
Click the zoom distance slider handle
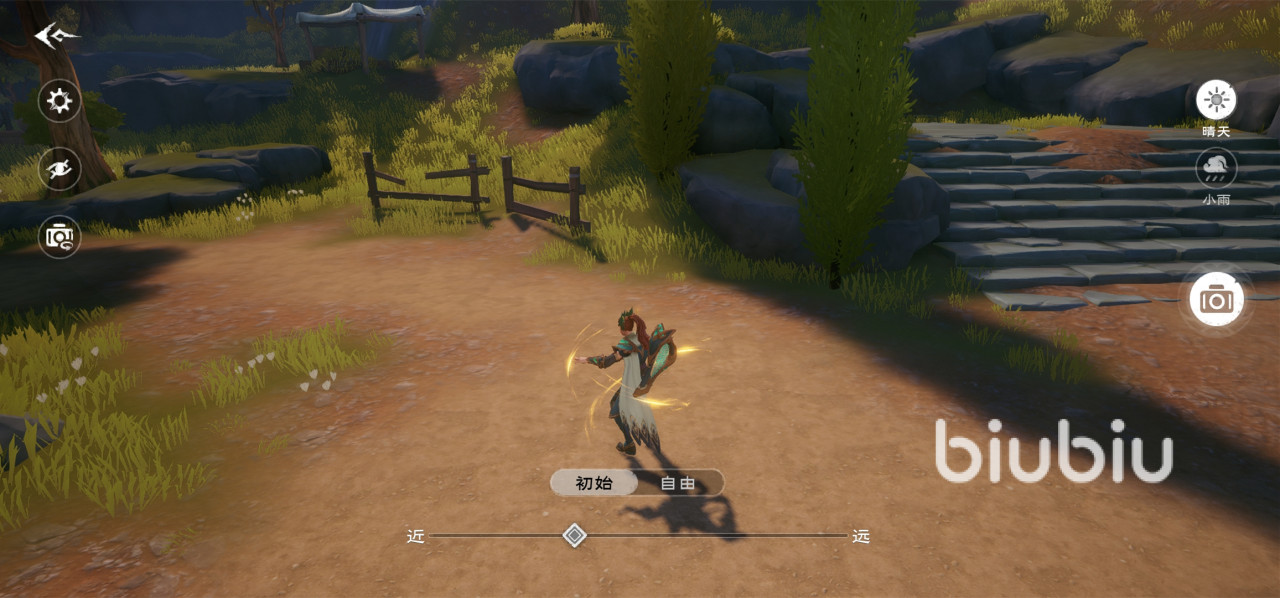click(x=574, y=536)
